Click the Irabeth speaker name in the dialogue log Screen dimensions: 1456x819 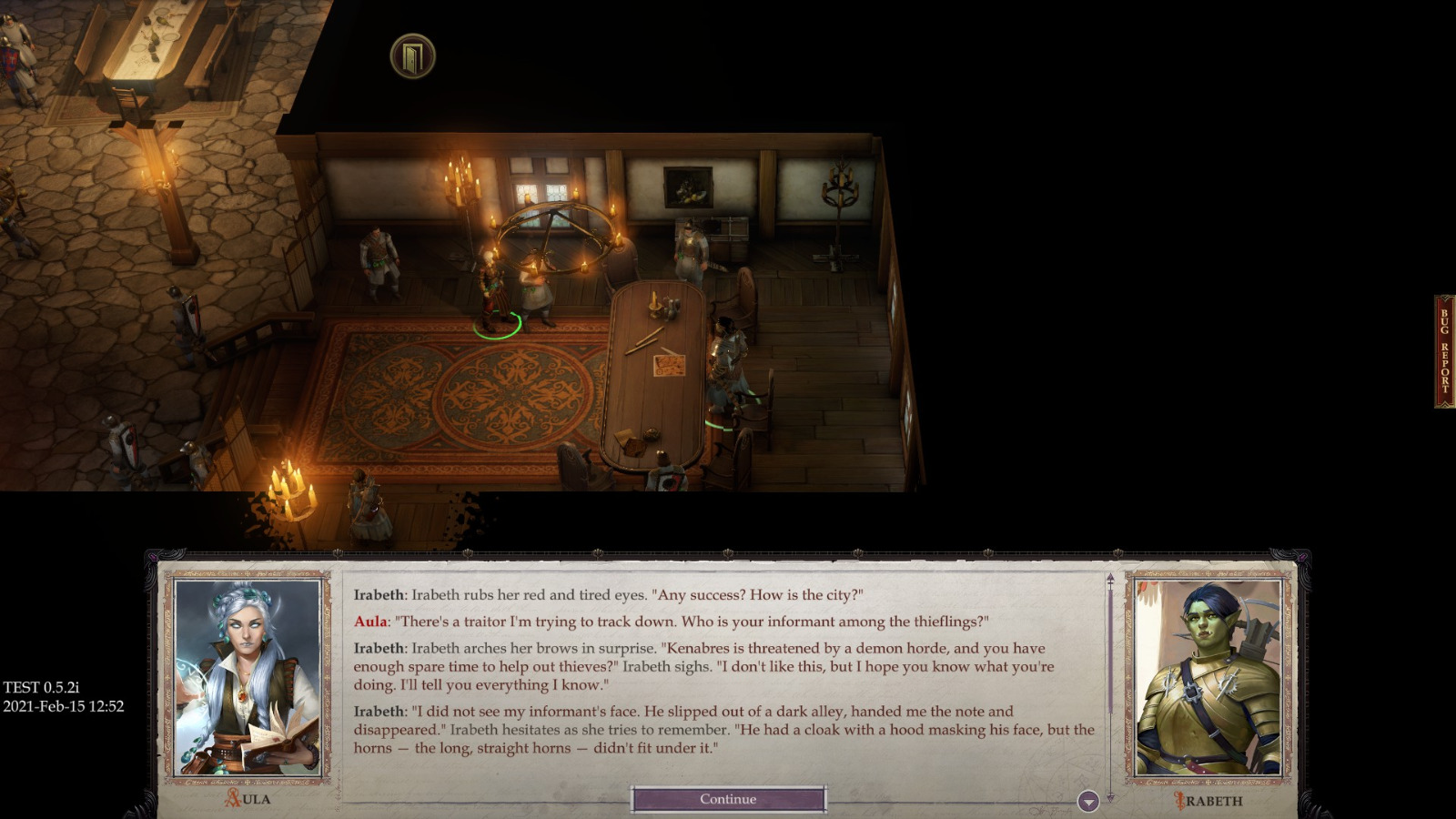[x=379, y=591]
